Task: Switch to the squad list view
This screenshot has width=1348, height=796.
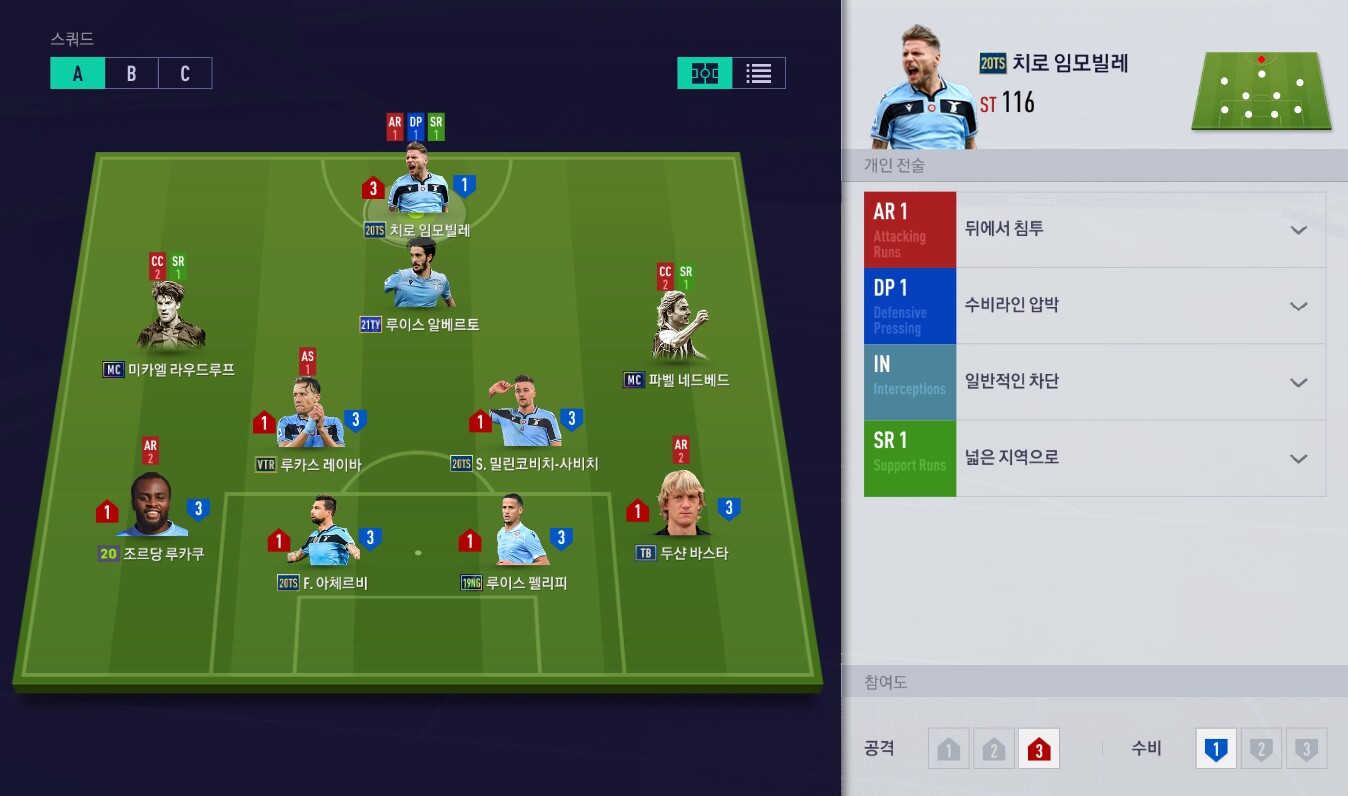Action: click(759, 73)
